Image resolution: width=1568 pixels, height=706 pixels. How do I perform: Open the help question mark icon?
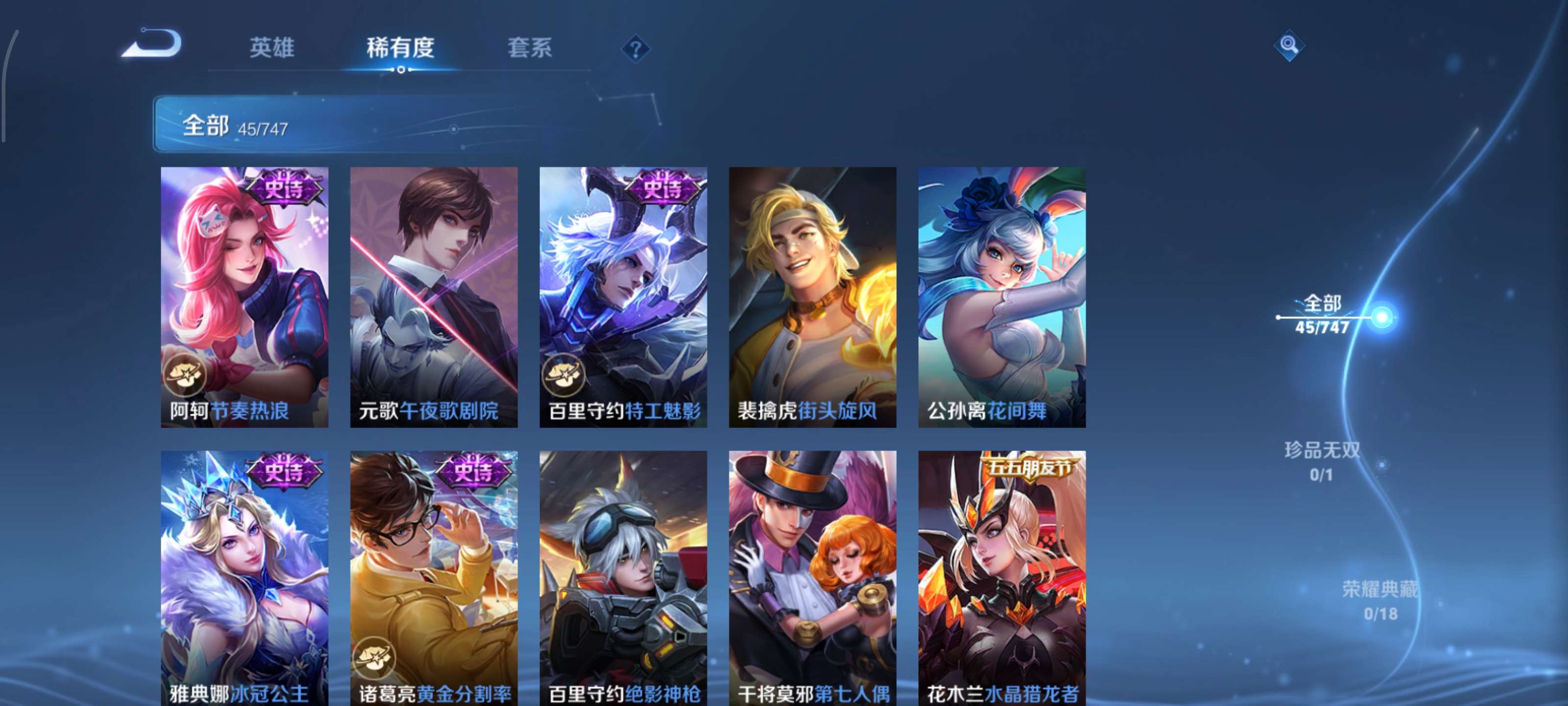(x=635, y=50)
